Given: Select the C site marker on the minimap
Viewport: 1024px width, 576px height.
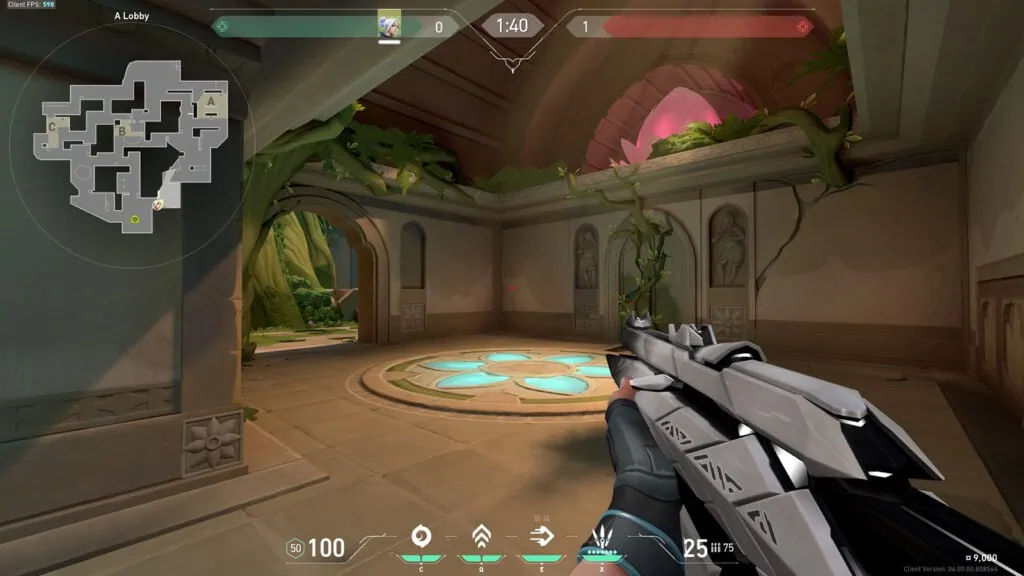Looking at the screenshot, I should [x=52, y=127].
